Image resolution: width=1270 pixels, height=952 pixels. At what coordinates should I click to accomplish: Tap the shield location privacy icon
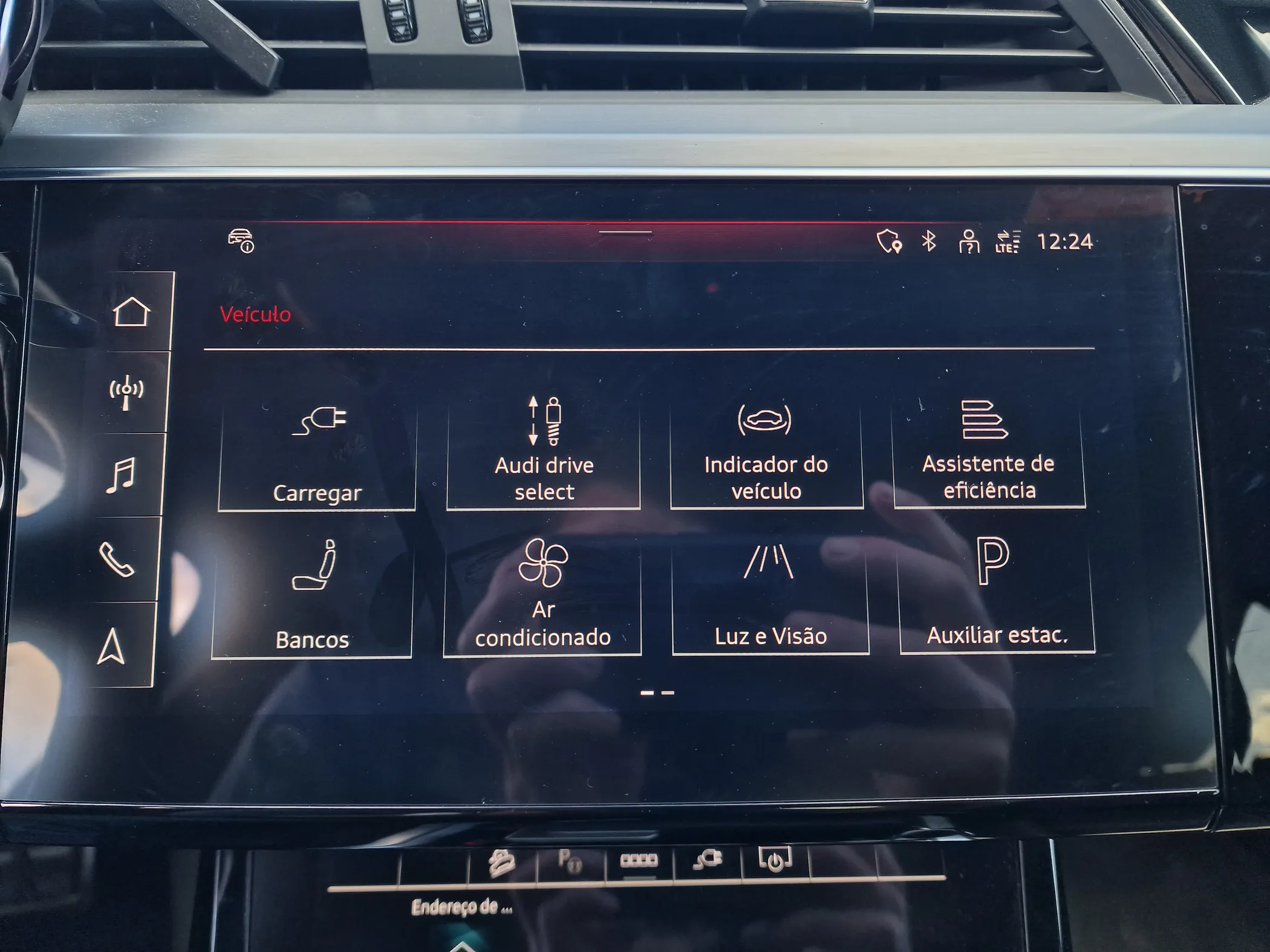(888, 242)
